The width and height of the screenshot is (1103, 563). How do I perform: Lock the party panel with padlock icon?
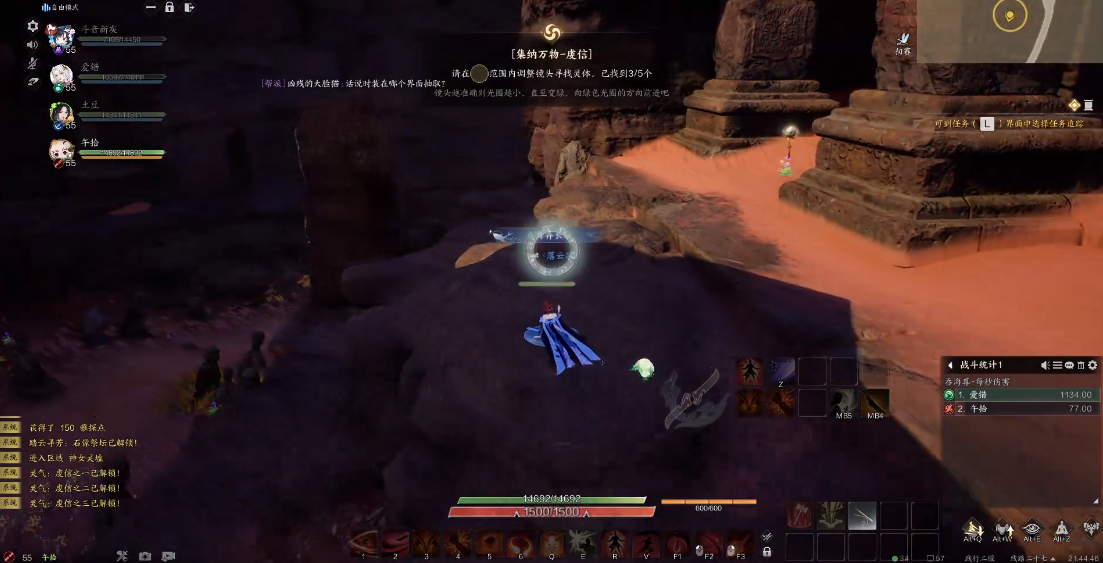click(x=169, y=7)
